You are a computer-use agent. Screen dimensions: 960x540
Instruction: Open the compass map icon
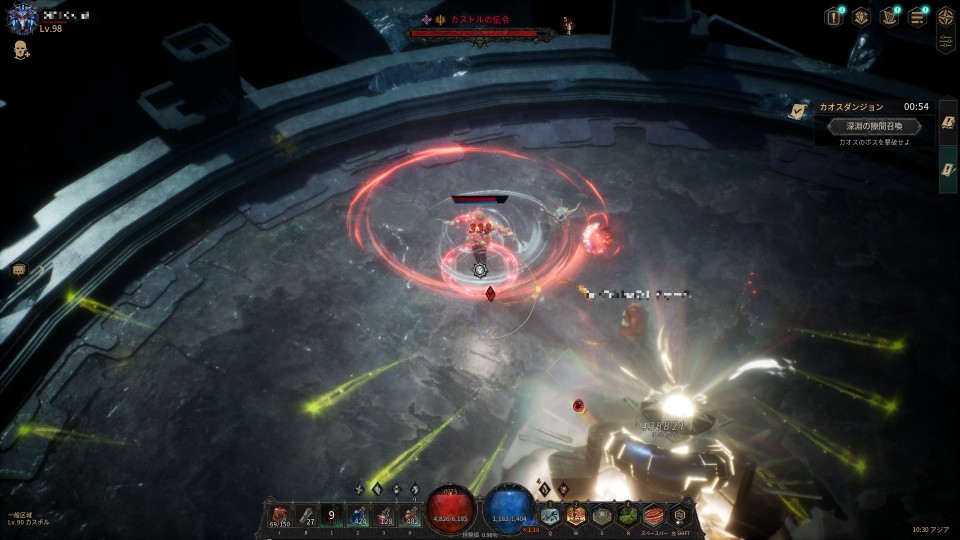pos(945,16)
